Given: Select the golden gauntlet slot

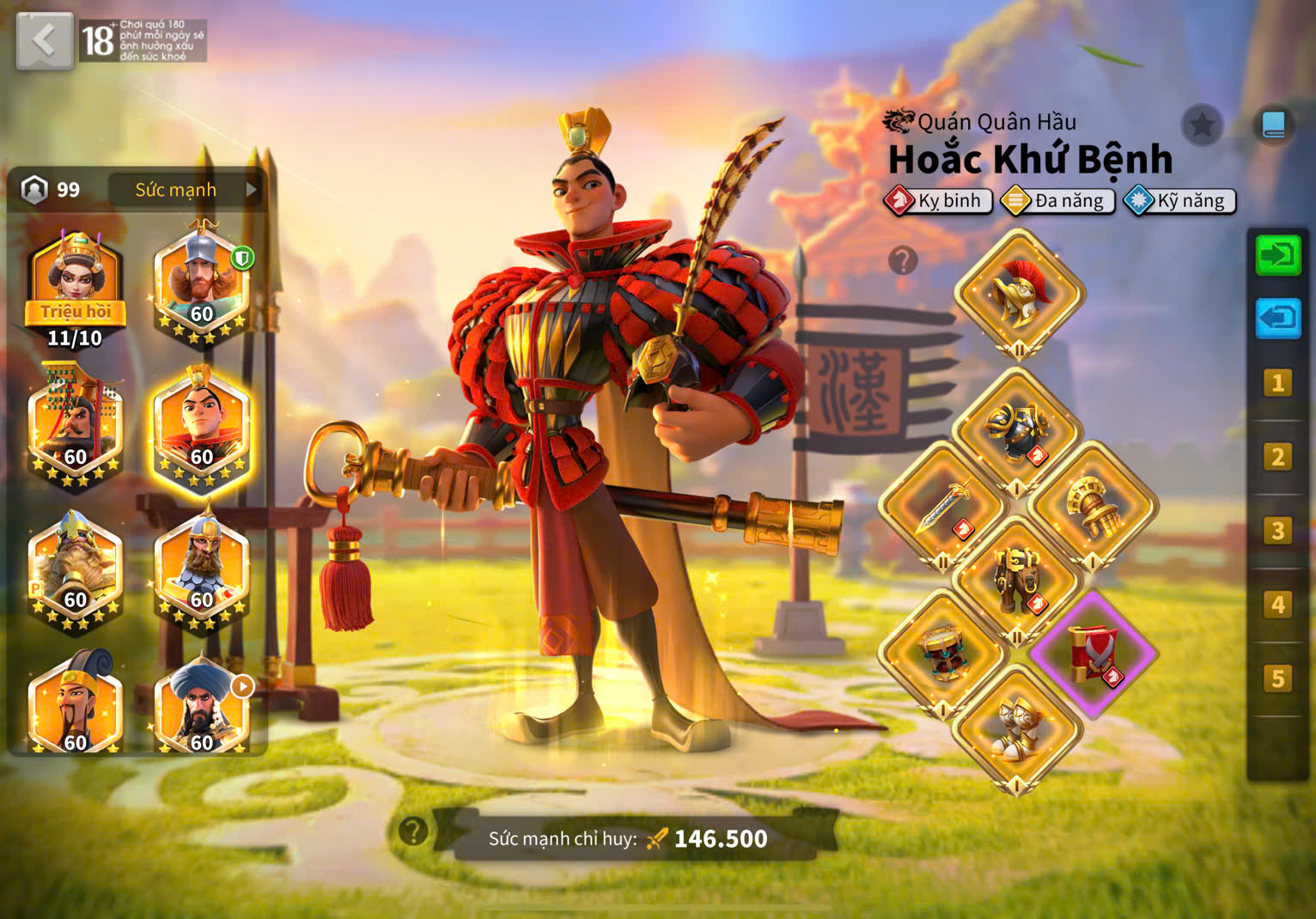Looking at the screenshot, I should click(1093, 506).
